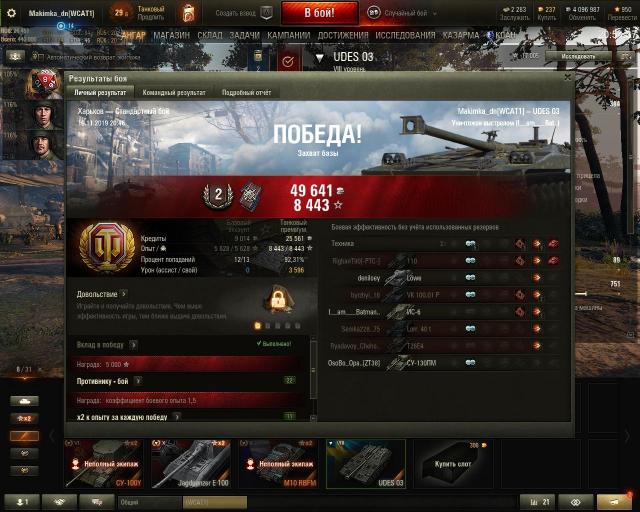
Task: Open the 'Достижения' menu
Action: 344,34
